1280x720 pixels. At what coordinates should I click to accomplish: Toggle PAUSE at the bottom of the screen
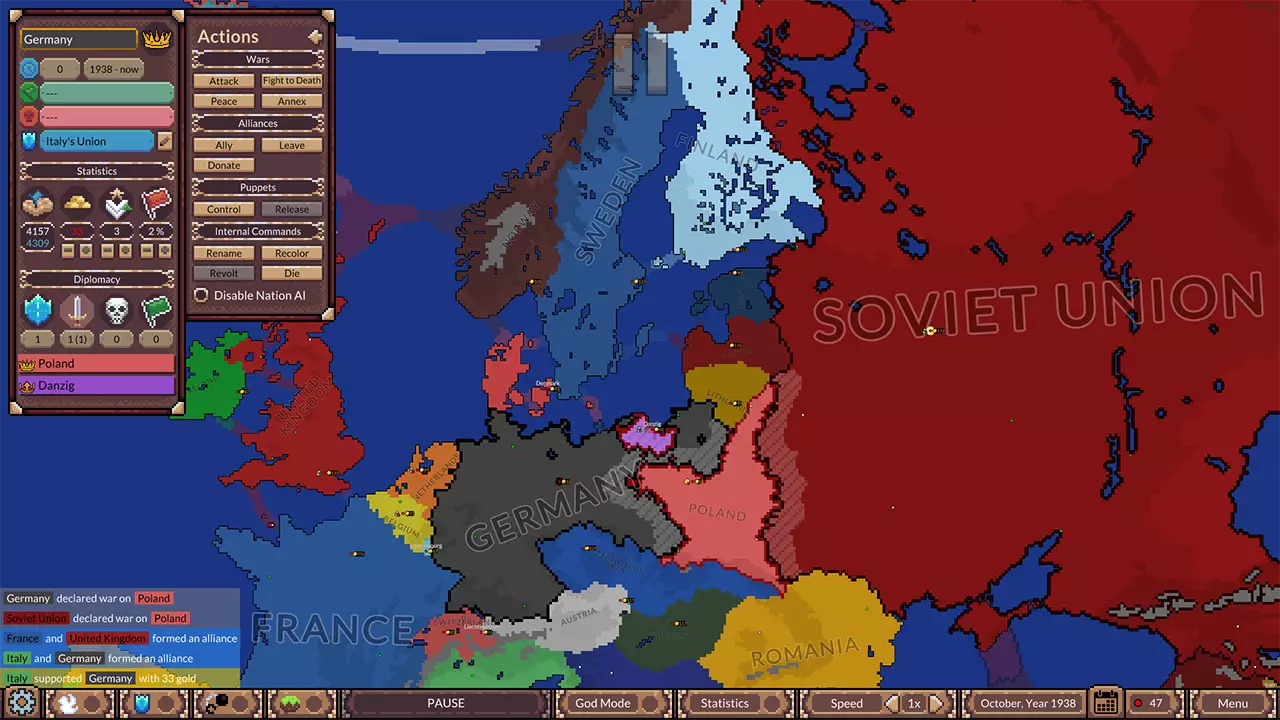(x=445, y=702)
